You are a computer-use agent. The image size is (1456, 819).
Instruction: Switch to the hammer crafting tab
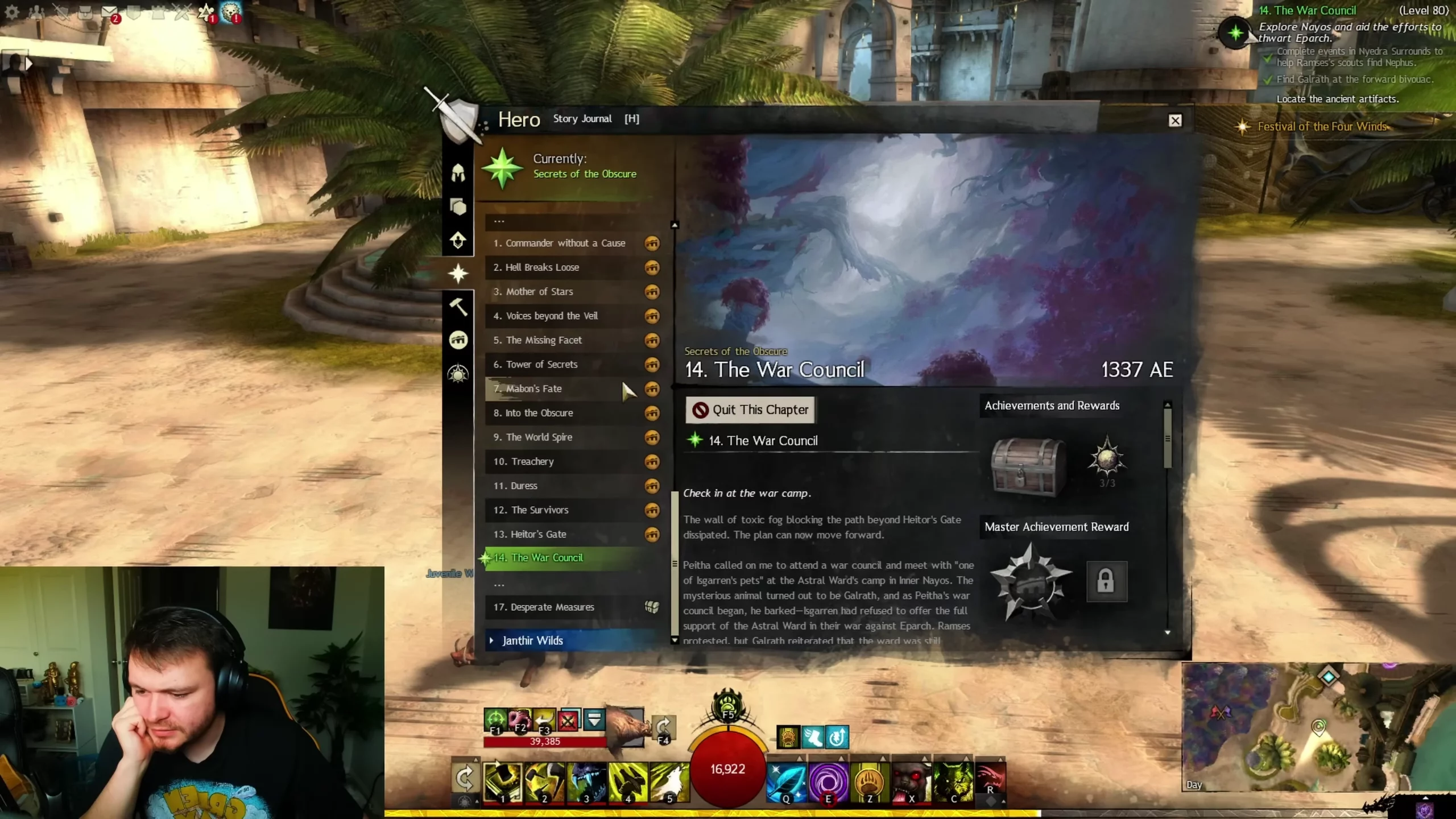[x=458, y=307]
